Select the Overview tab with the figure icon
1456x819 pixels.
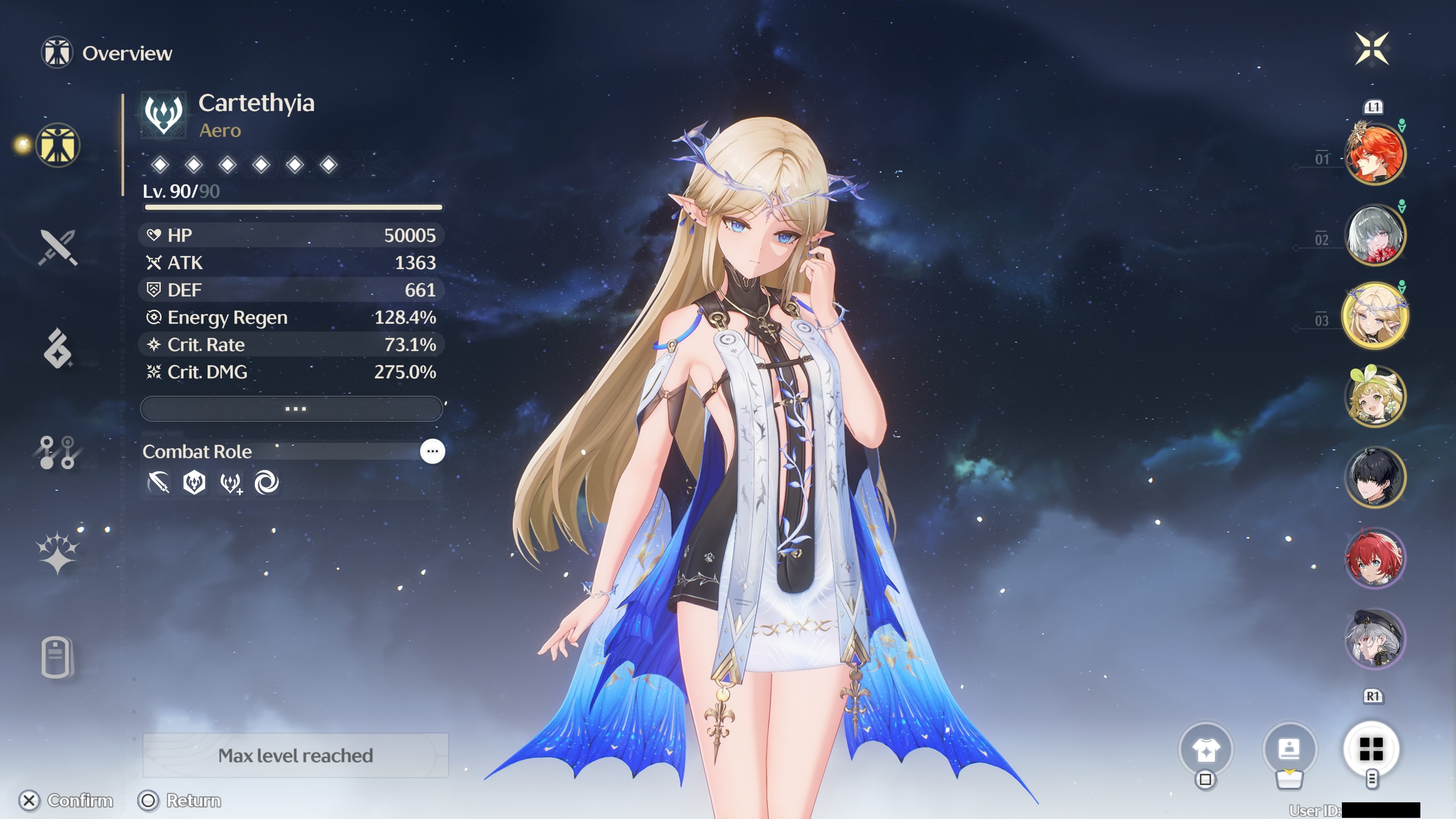(x=58, y=145)
